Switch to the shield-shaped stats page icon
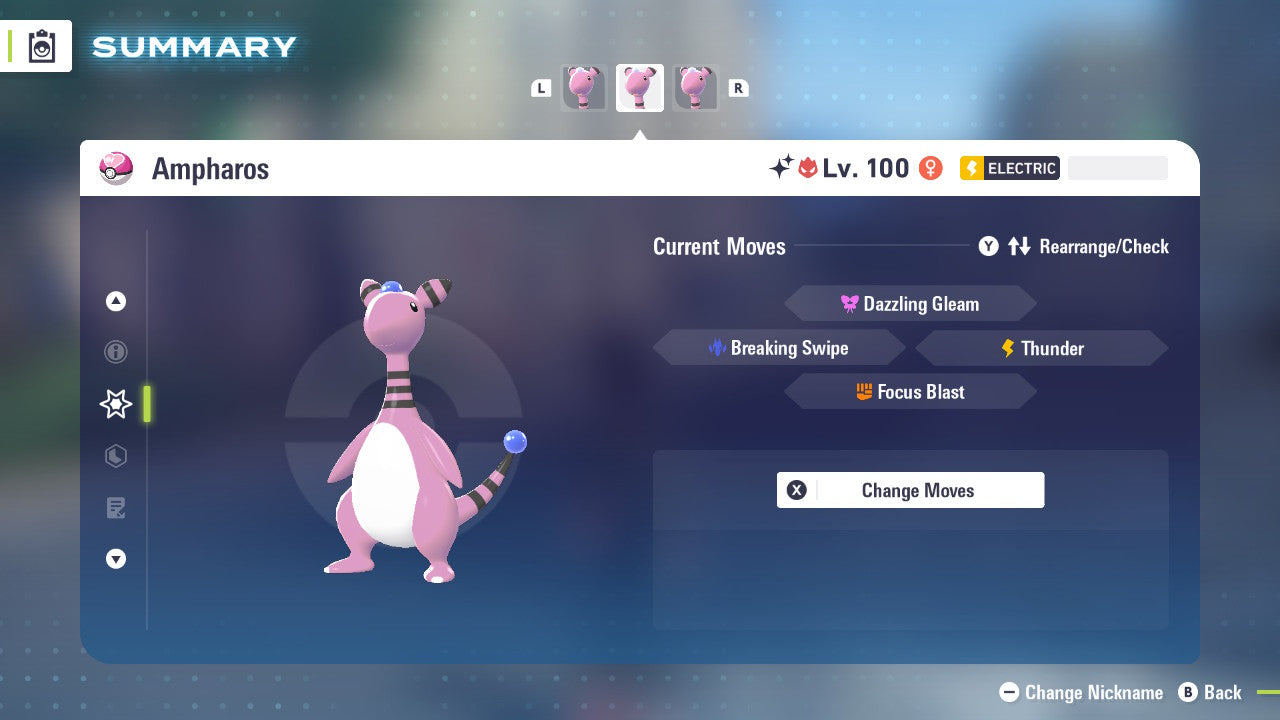Viewport: 1280px width, 720px height. pyautogui.click(x=116, y=456)
